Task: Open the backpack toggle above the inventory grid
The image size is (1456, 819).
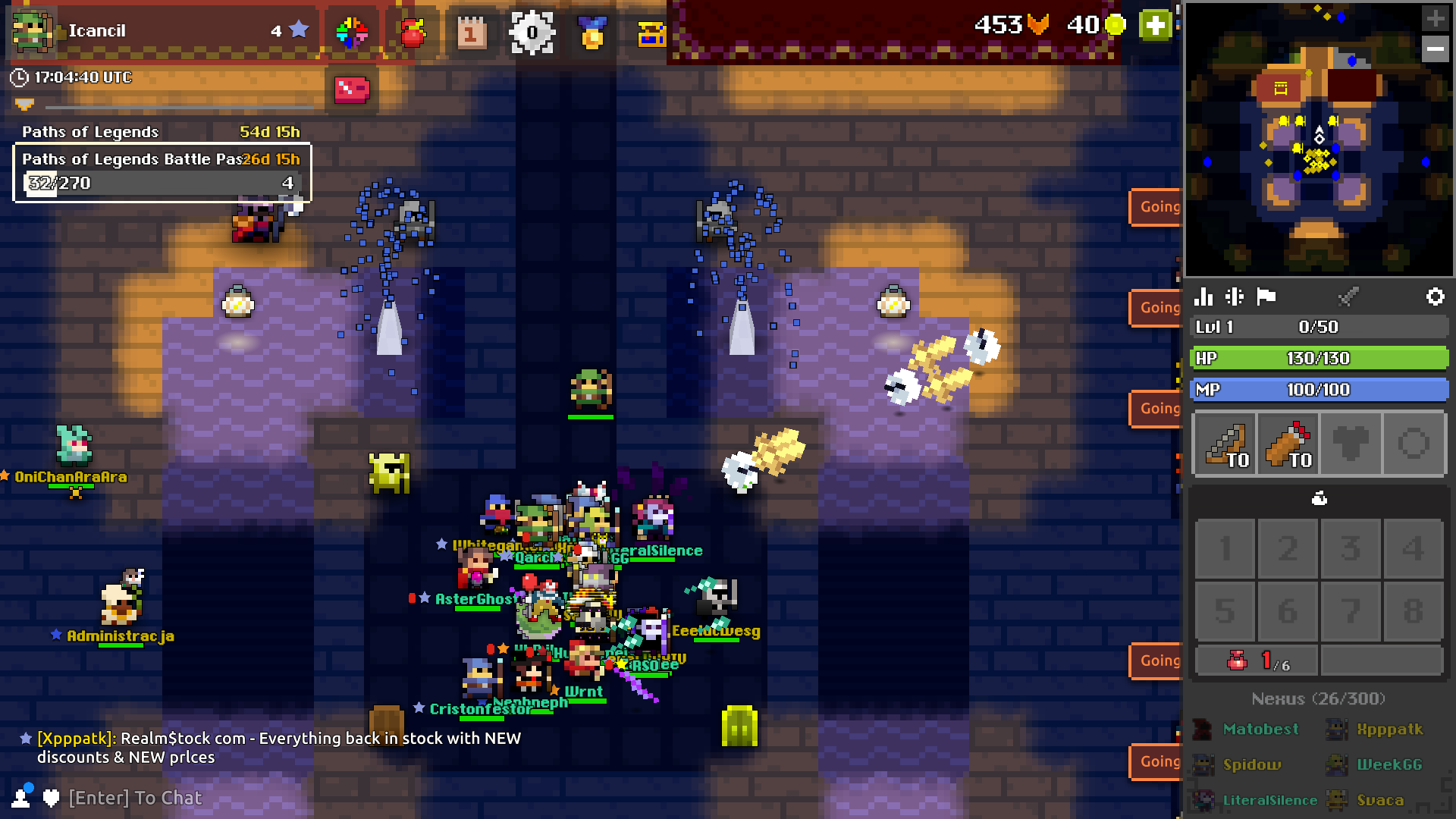Action: 1319,498
